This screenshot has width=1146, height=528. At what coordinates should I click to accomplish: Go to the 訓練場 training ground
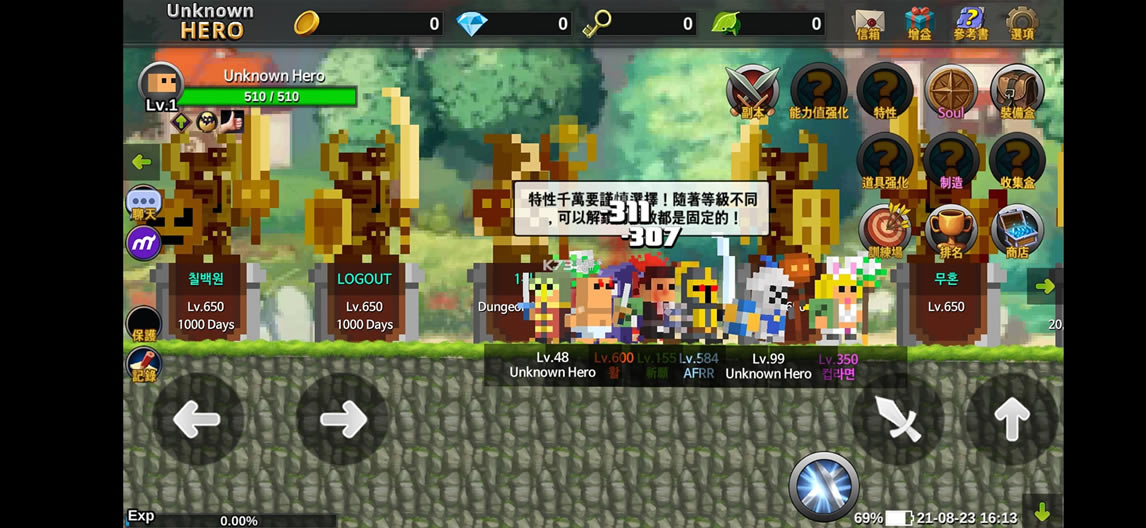[x=885, y=231]
